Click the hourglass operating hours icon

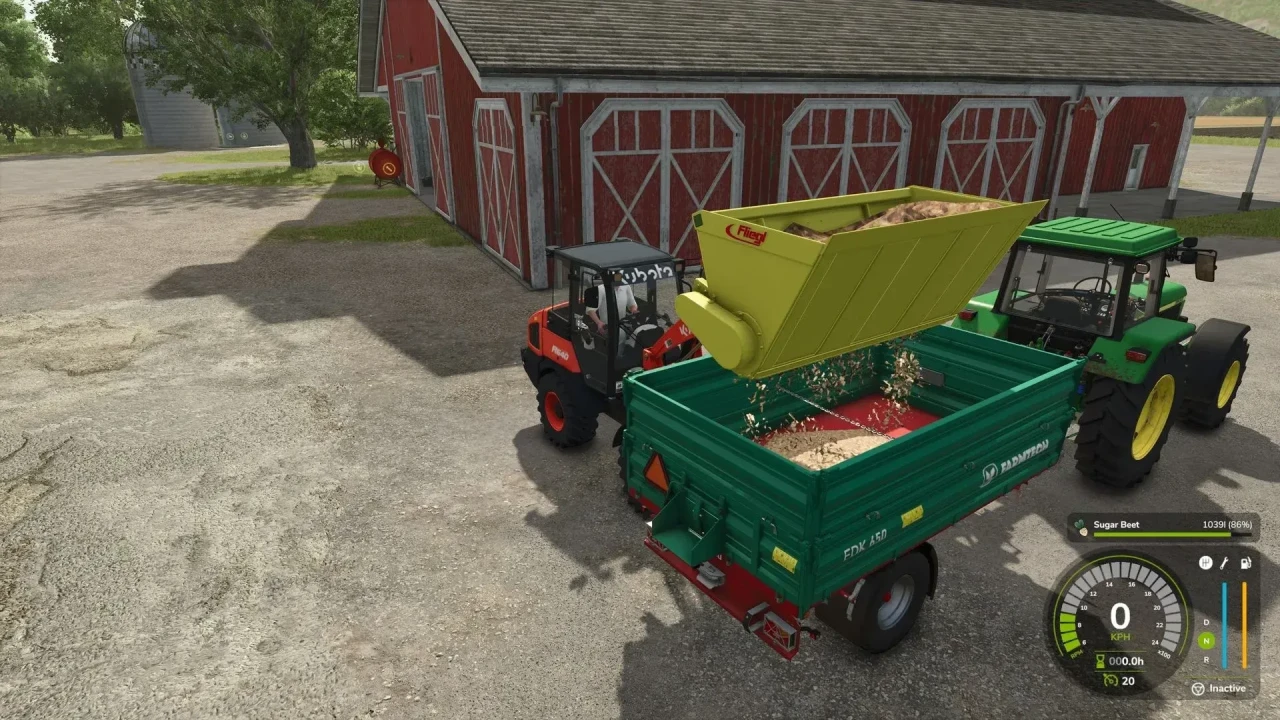[x=1099, y=660]
